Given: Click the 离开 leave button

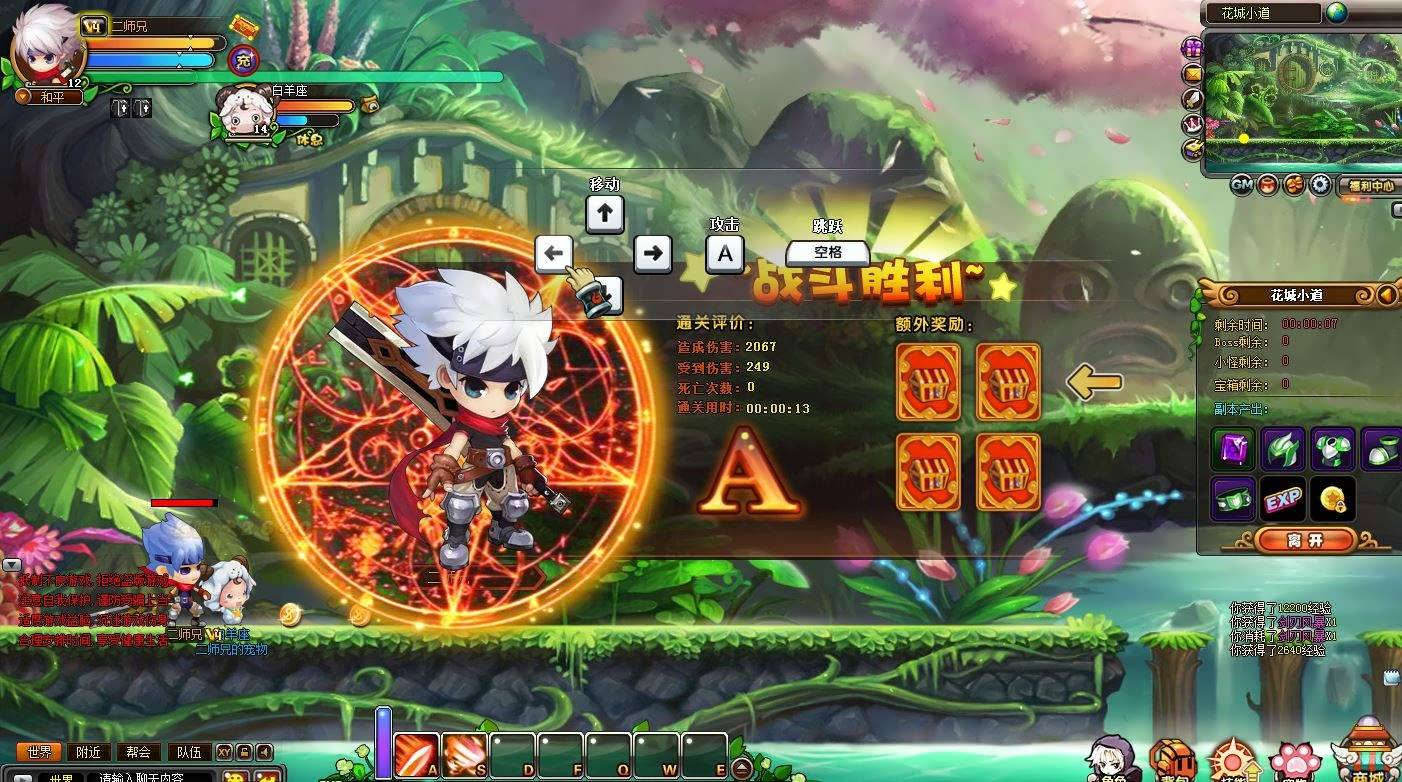Looking at the screenshot, I should [x=1306, y=540].
